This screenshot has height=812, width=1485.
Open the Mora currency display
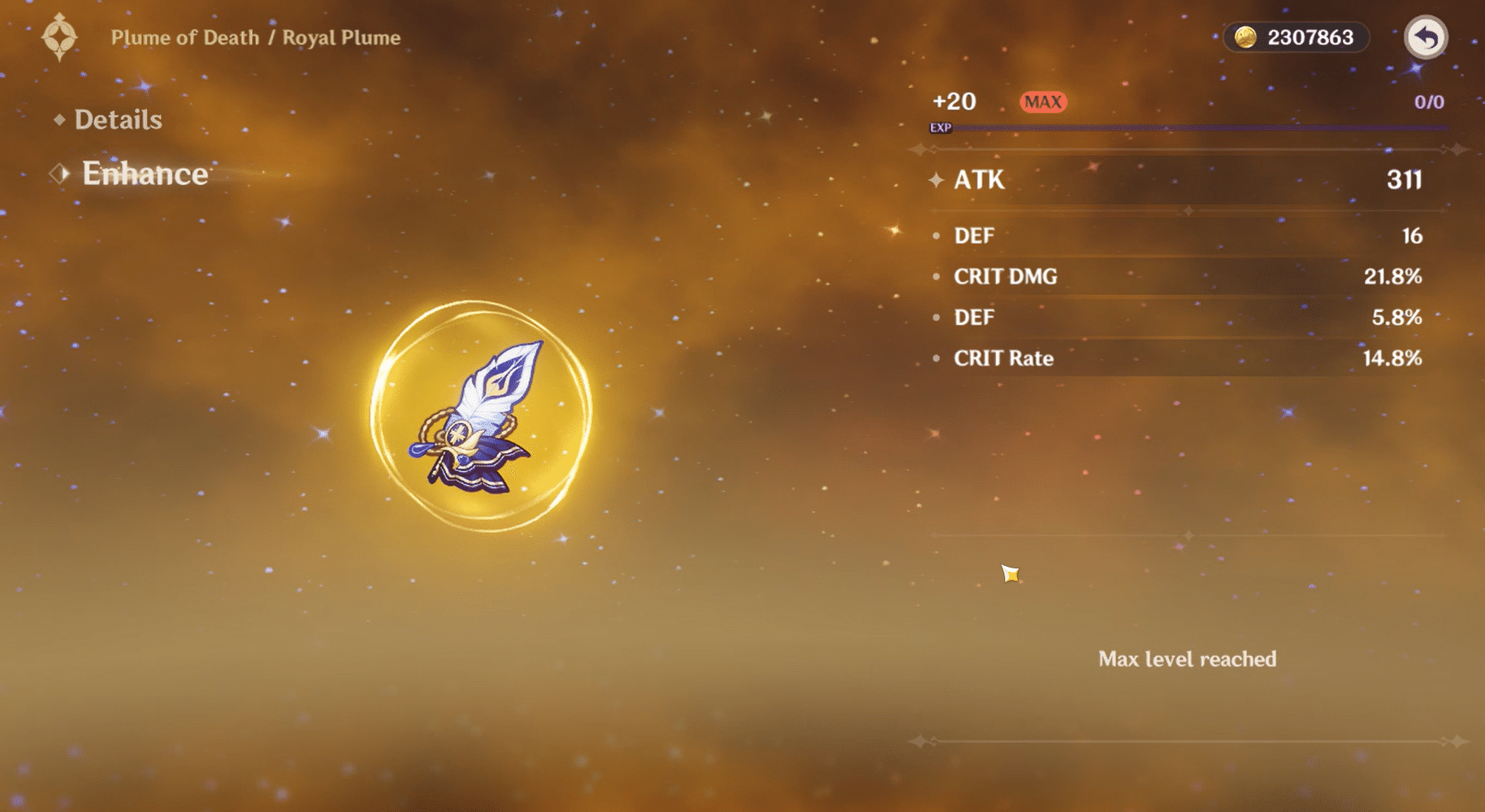1295,37
